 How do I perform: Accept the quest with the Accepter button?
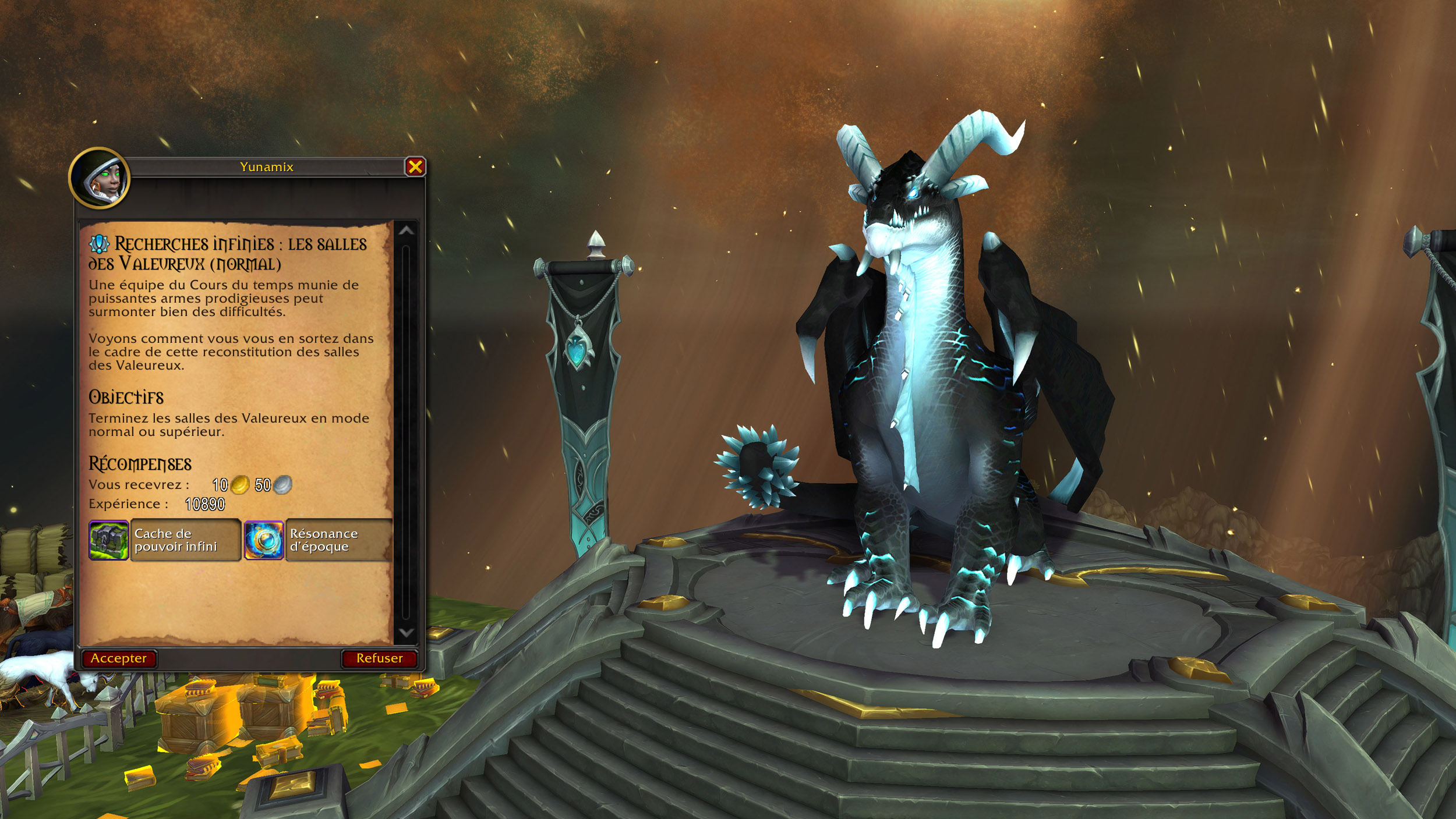pos(119,658)
